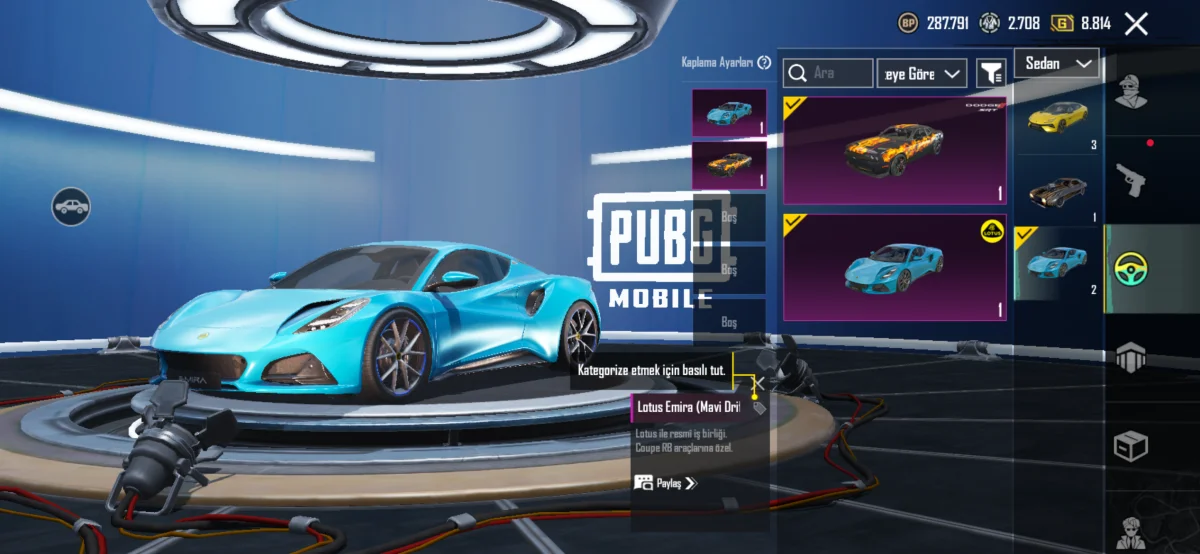Open the Sedan vehicle type dropdown
The width and height of the screenshot is (1200, 554).
(1056, 63)
